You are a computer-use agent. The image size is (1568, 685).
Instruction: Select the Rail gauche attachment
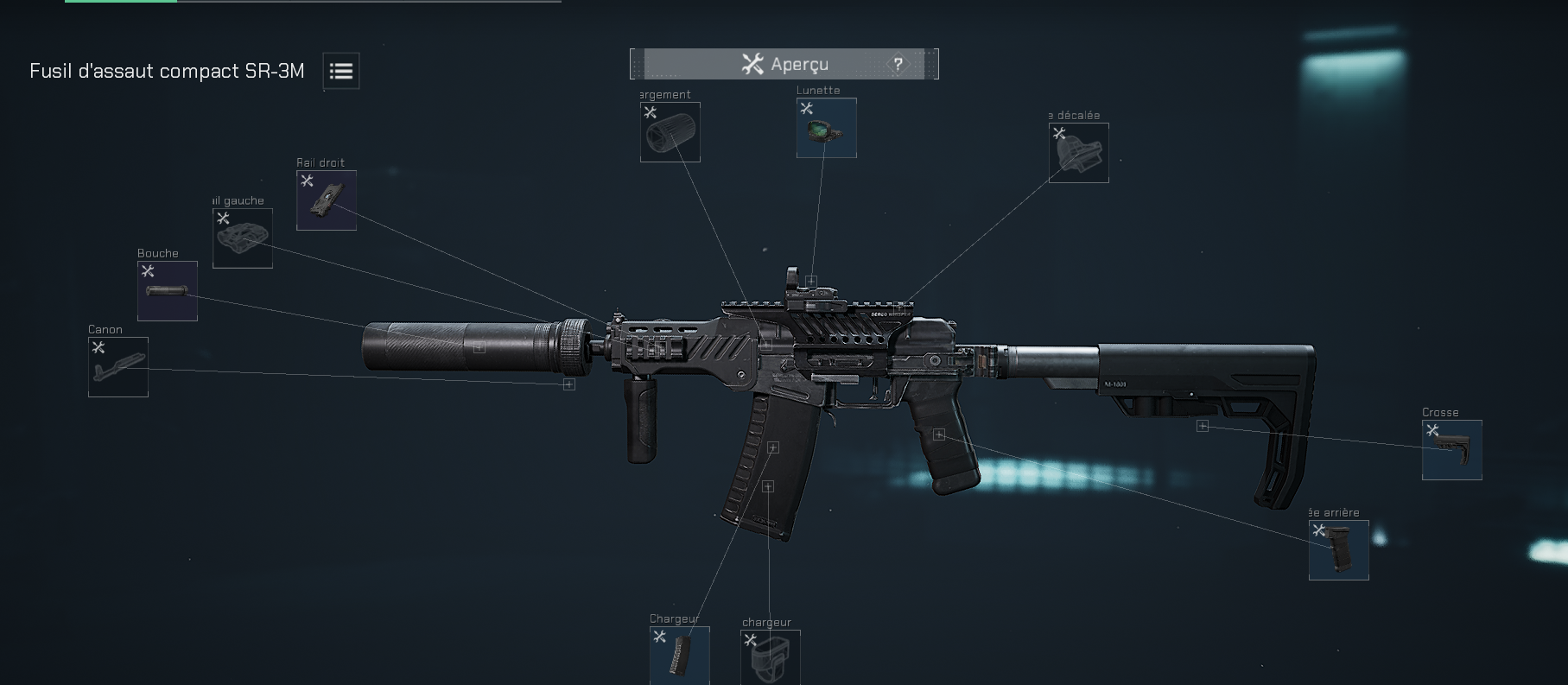[242, 236]
